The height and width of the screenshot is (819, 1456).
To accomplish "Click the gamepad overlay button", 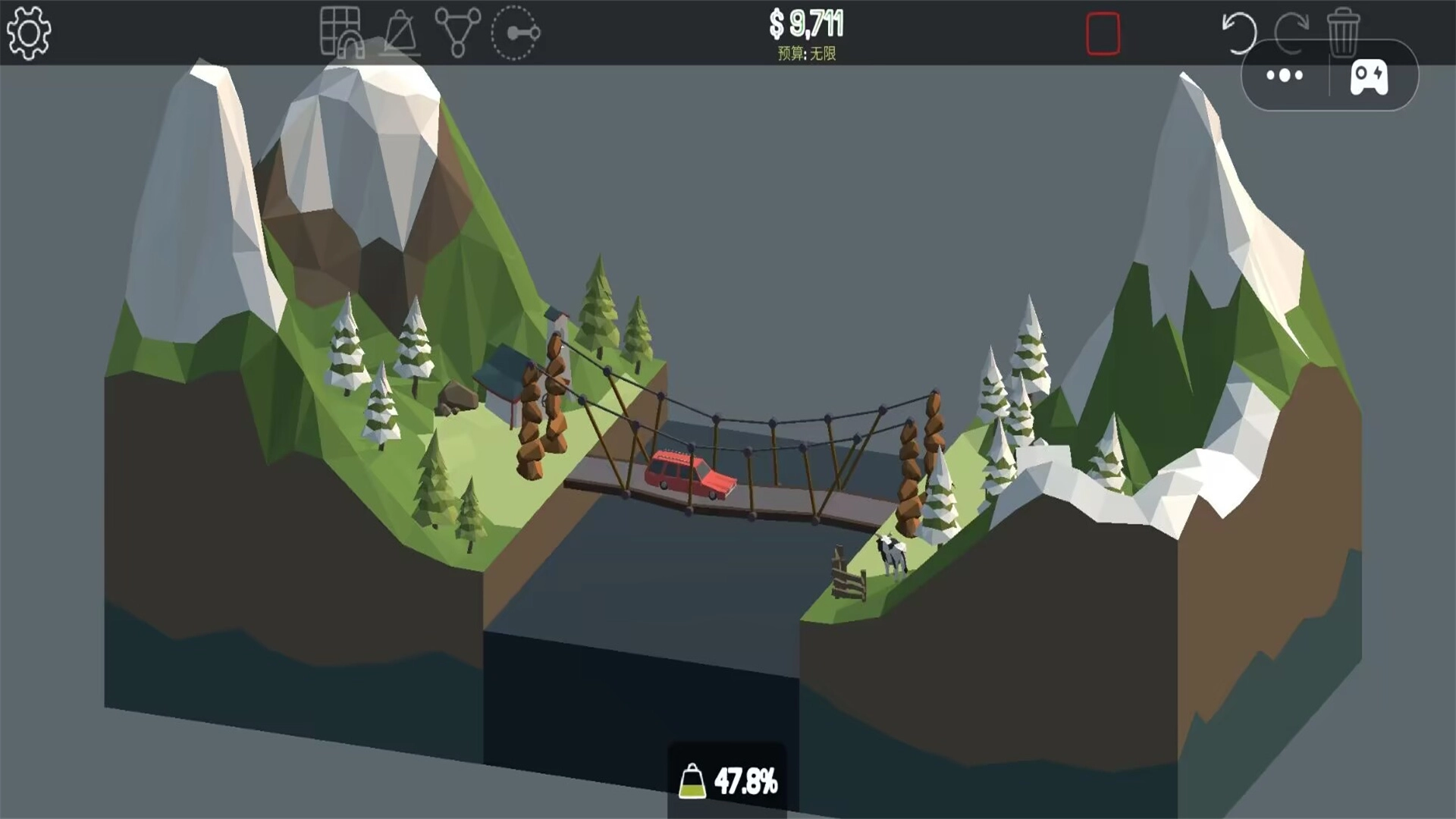I will (x=1370, y=77).
